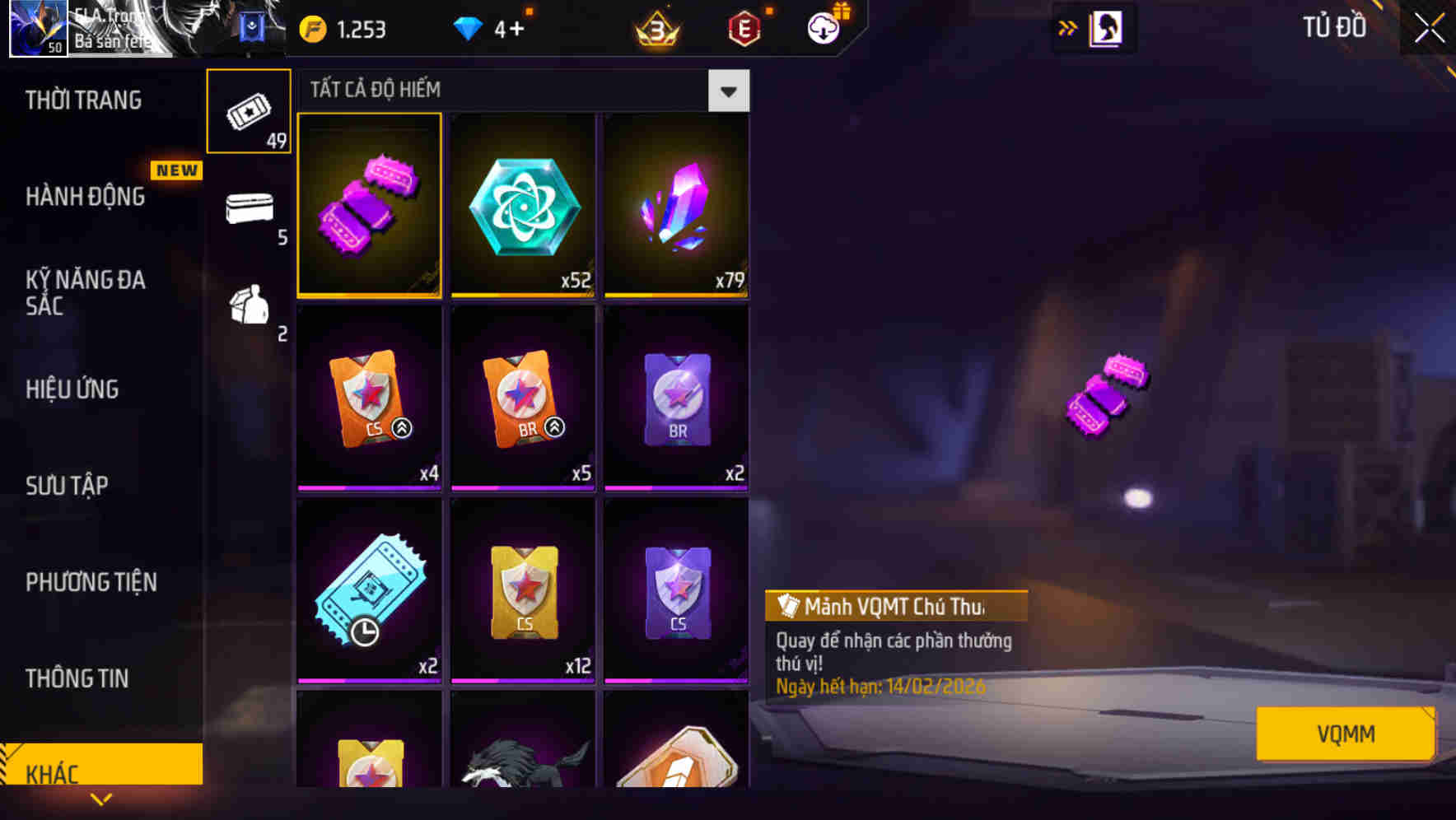Click the blue clock ticket item x2
Screen dimensions: 1456x820
tap(369, 593)
